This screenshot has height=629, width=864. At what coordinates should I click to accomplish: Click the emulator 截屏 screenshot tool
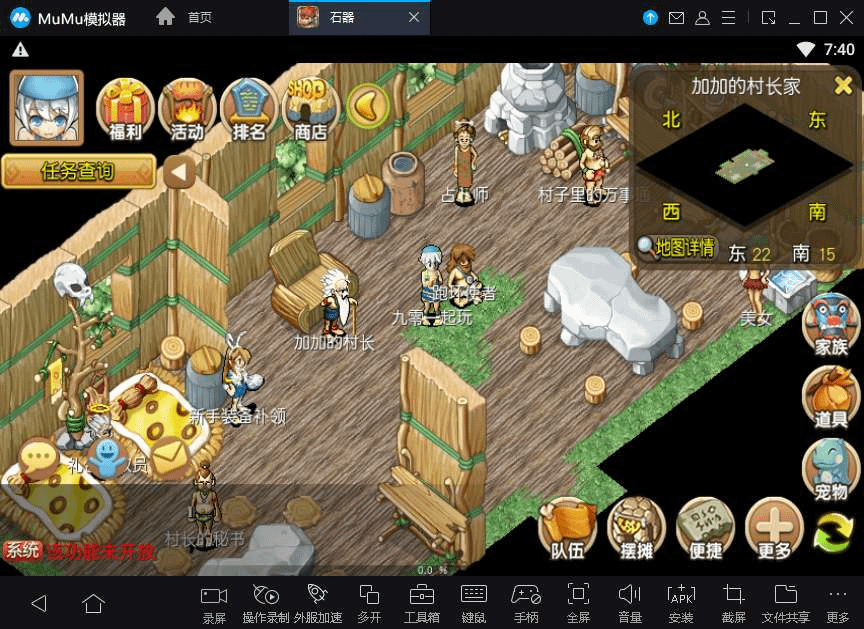coord(733,601)
